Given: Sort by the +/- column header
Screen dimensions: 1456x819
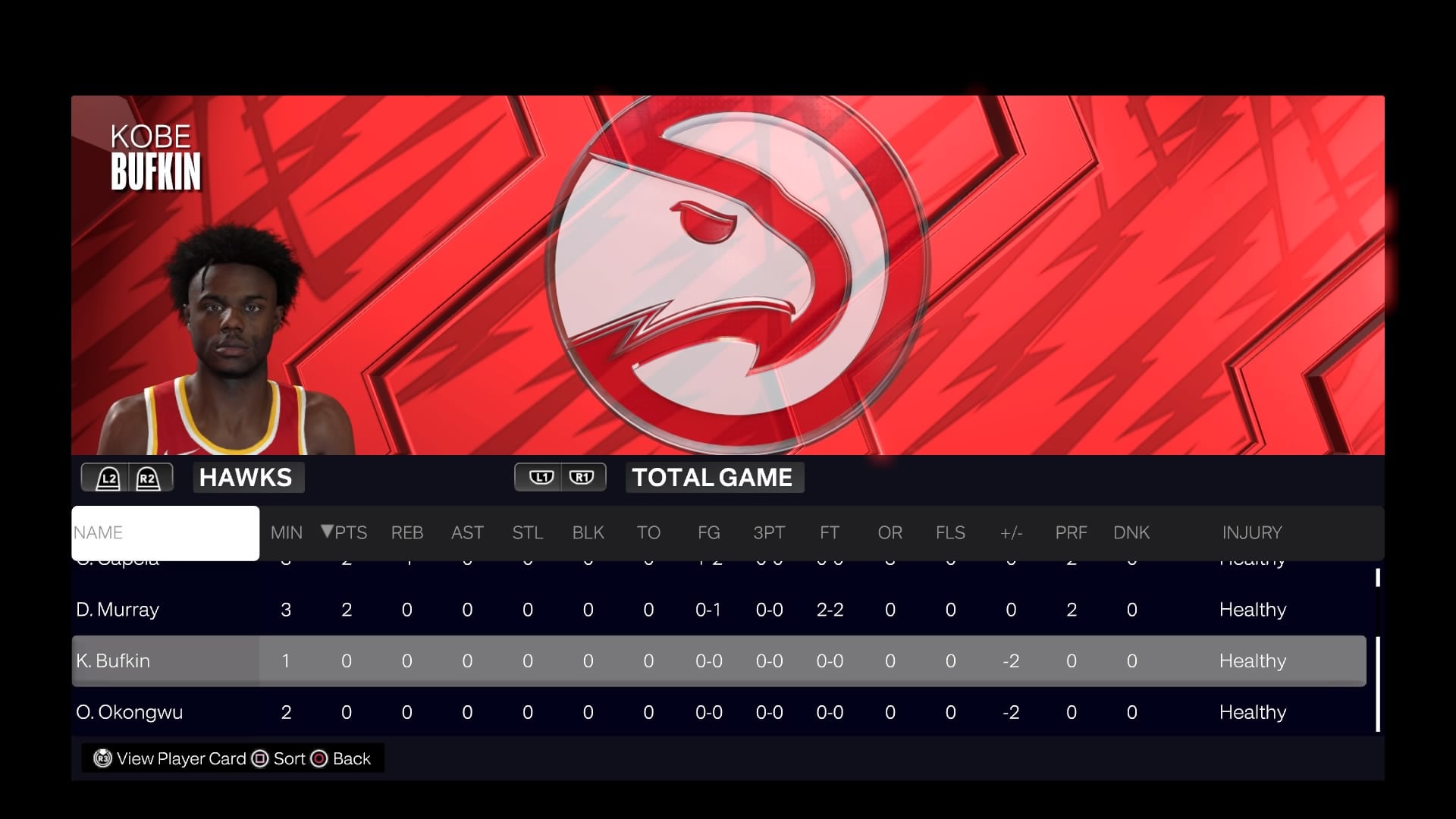Looking at the screenshot, I should 1011,533.
